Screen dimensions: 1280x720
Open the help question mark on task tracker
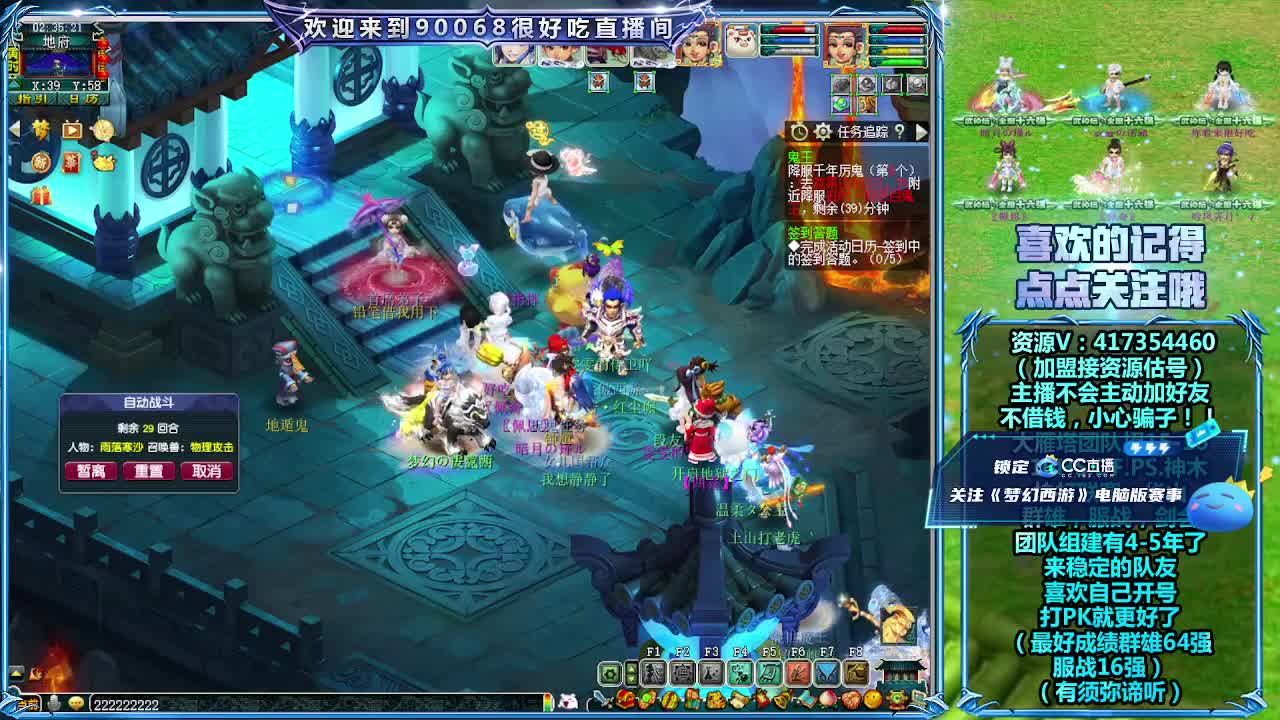[x=900, y=132]
